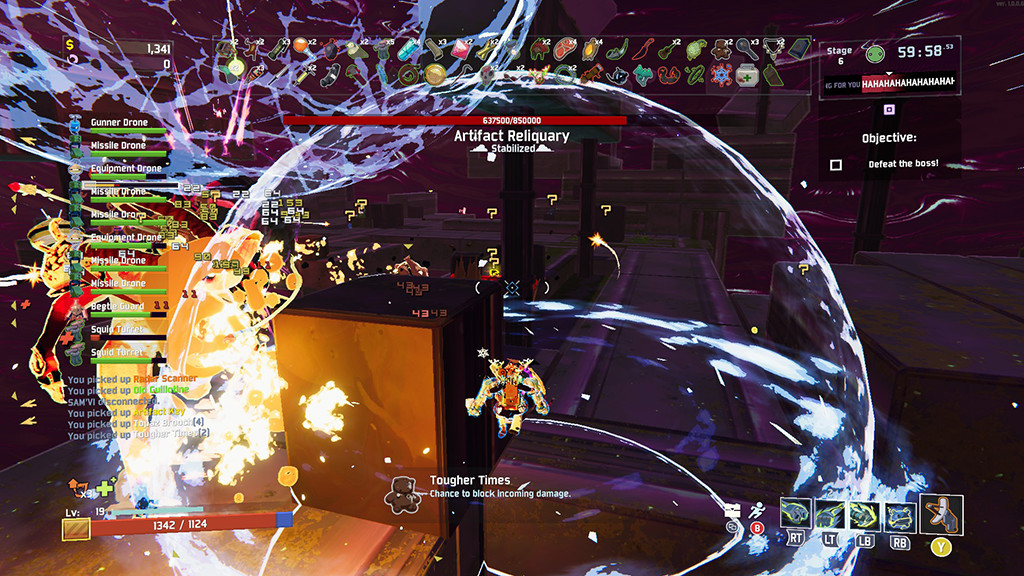The image size is (1024, 576).
Task: Use the Charged Gauntlet utility skill
Action: [864, 514]
